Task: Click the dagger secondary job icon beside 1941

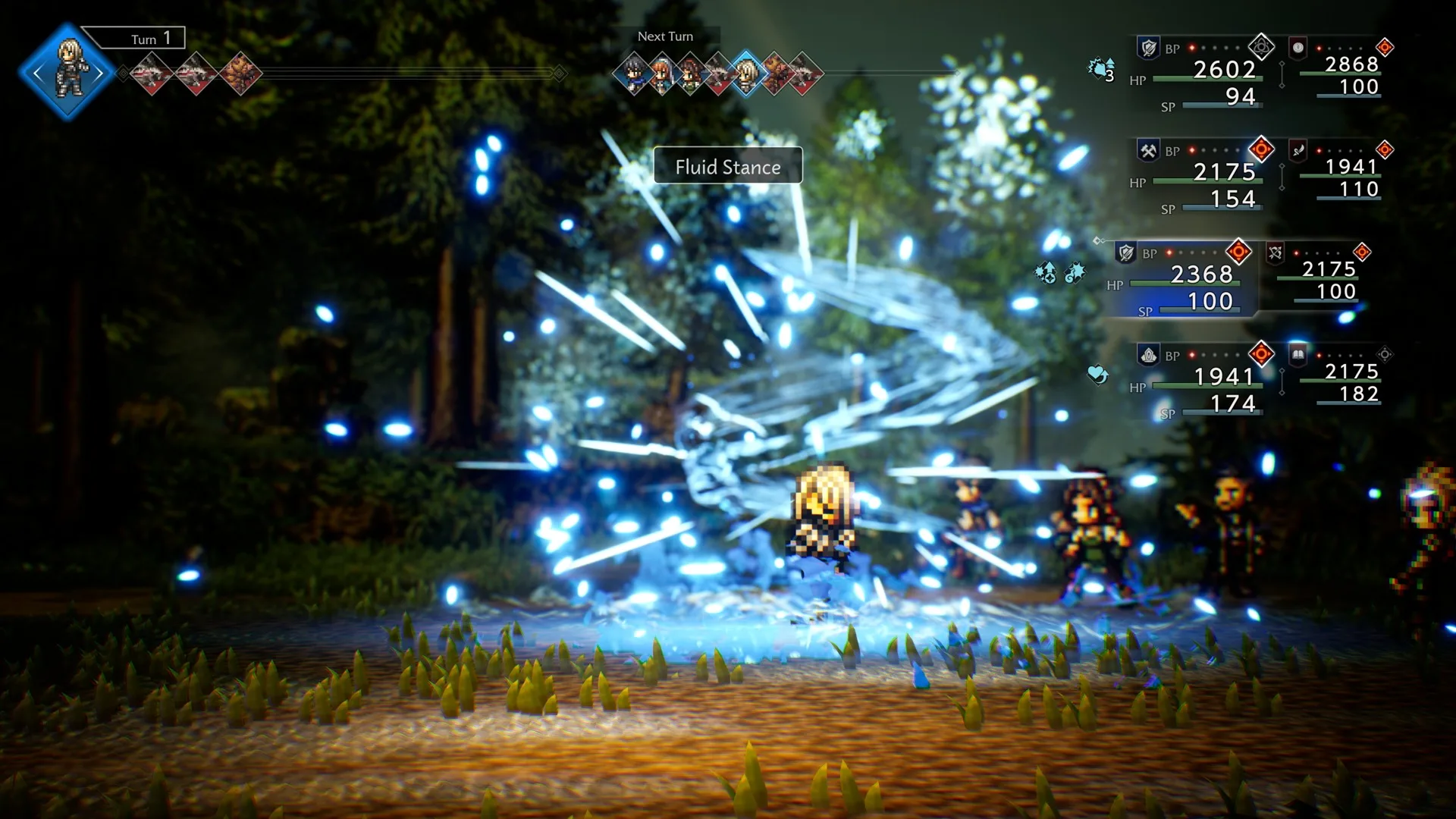Action: 1298,152
